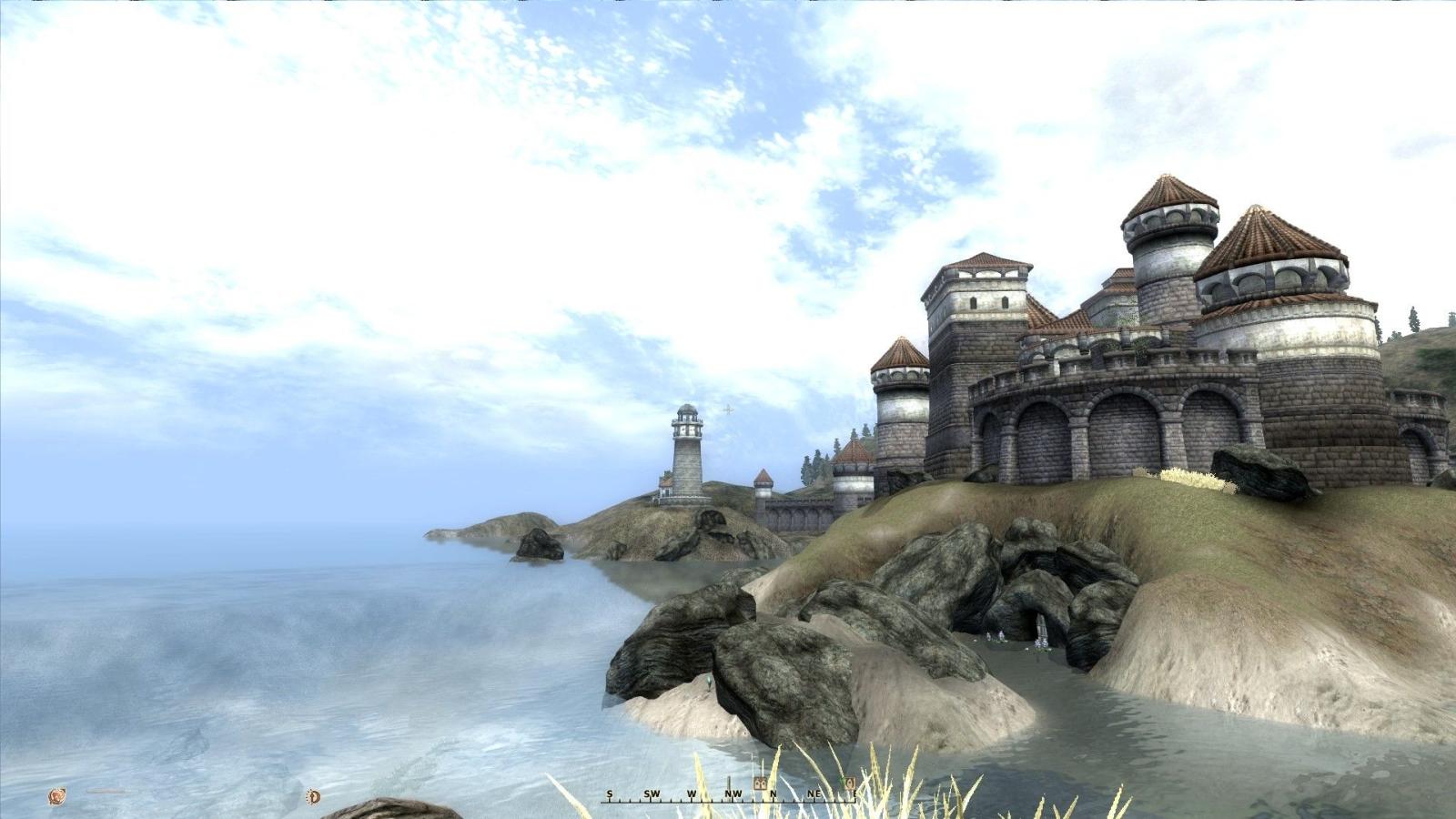The height and width of the screenshot is (819, 1456).
Task: Click the W label on the compass bar
Action: click(692, 794)
